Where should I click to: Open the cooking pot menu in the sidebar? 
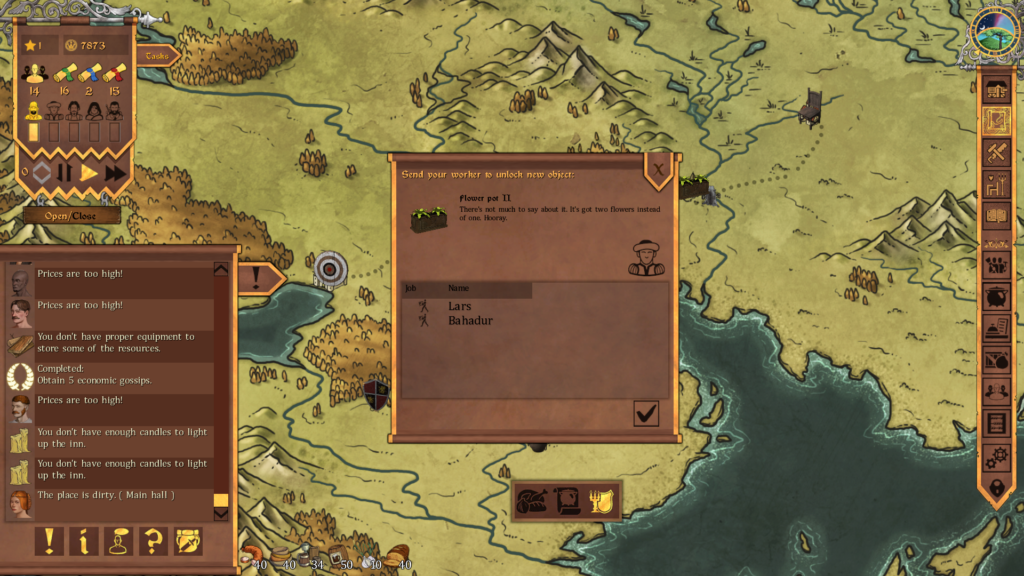click(x=996, y=297)
